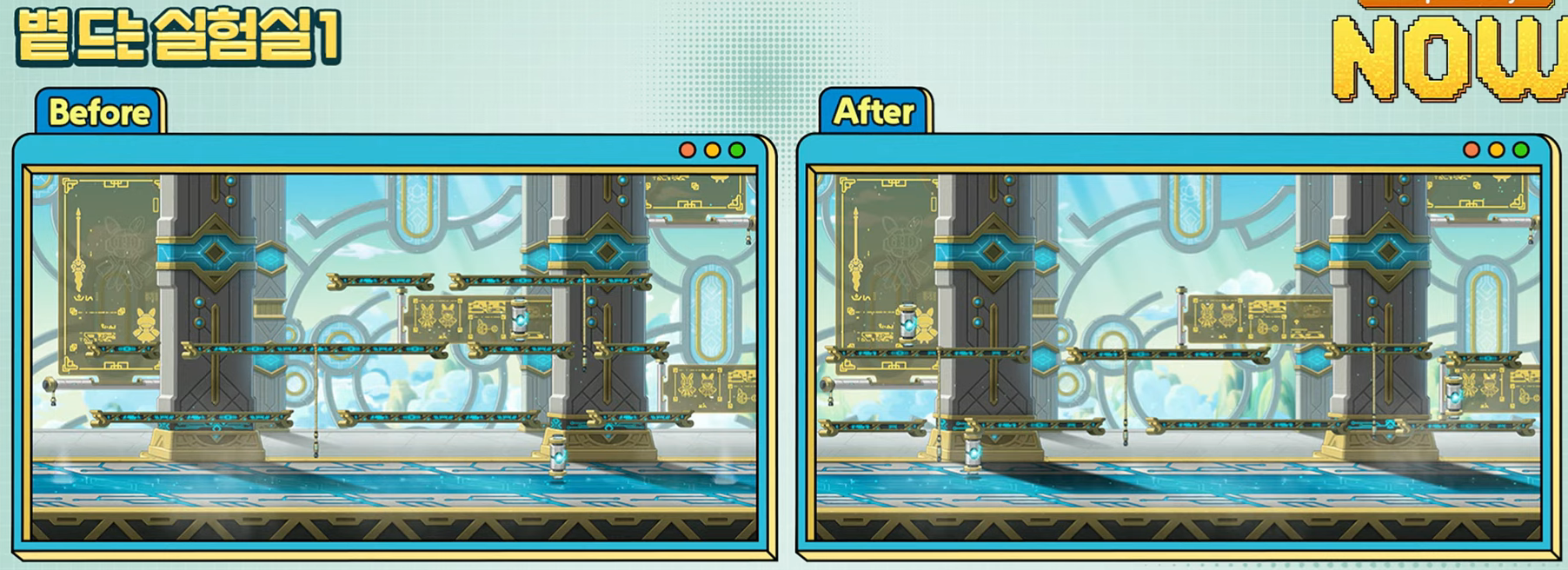Open the After map preview image
This screenshot has height=570, width=1568.
pos(1178,355)
